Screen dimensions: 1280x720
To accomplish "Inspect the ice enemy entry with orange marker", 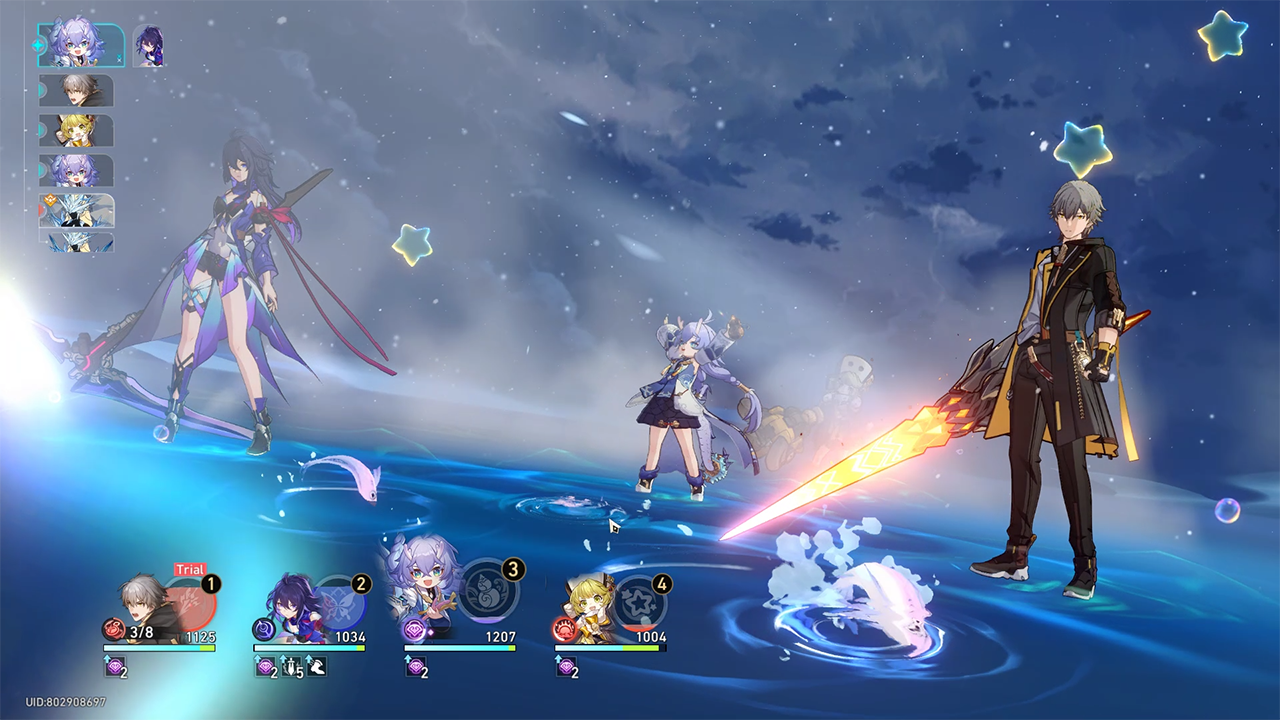I will pyautogui.click(x=77, y=211).
